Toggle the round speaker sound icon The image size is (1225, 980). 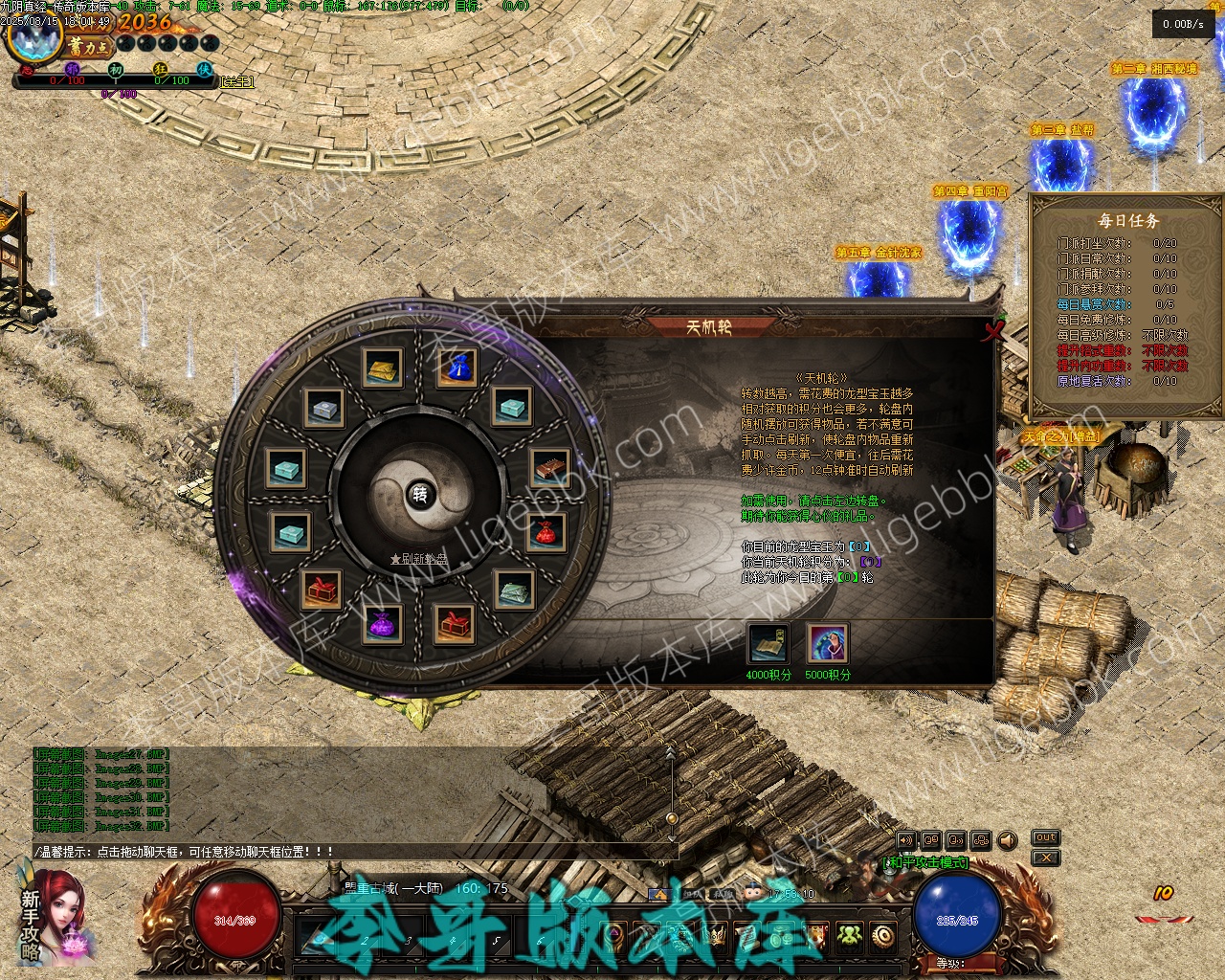[x=1007, y=840]
